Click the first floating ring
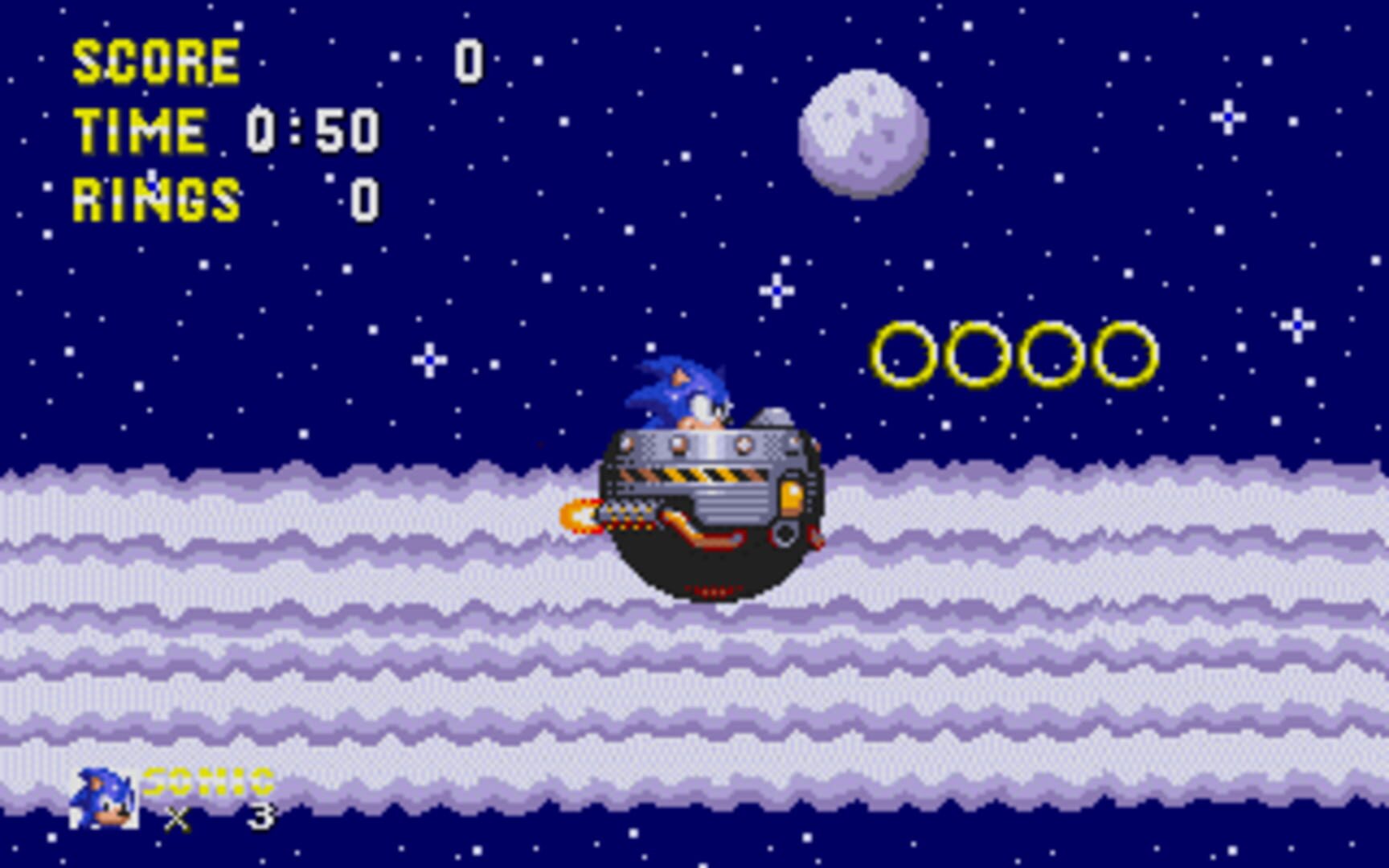Screen dimensions: 1389x868 (x=904, y=354)
